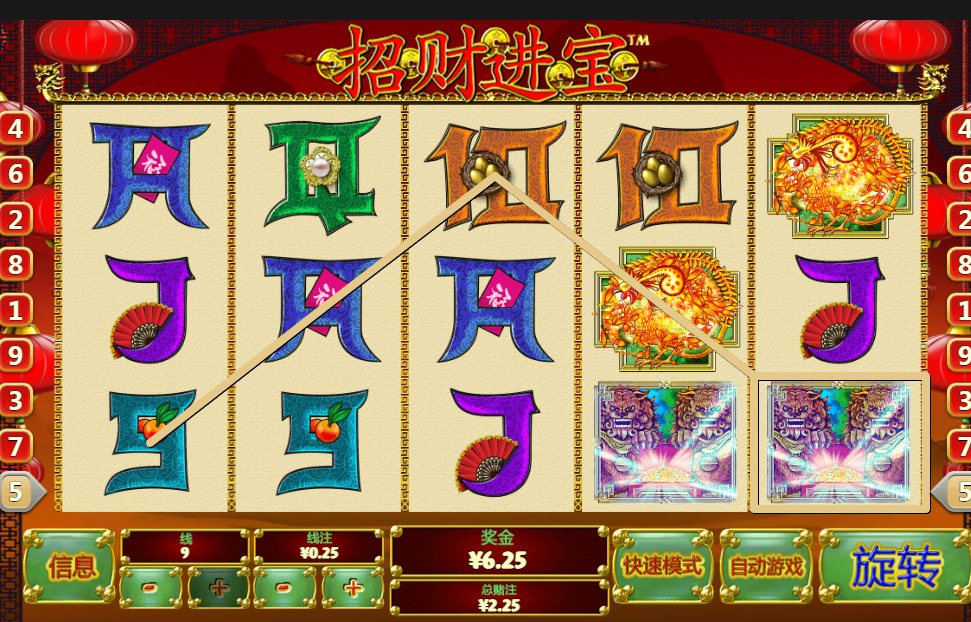This screenshot has height=622, width=971.
Task: Start 自动游戏 auto play
Action: (766, 567)
